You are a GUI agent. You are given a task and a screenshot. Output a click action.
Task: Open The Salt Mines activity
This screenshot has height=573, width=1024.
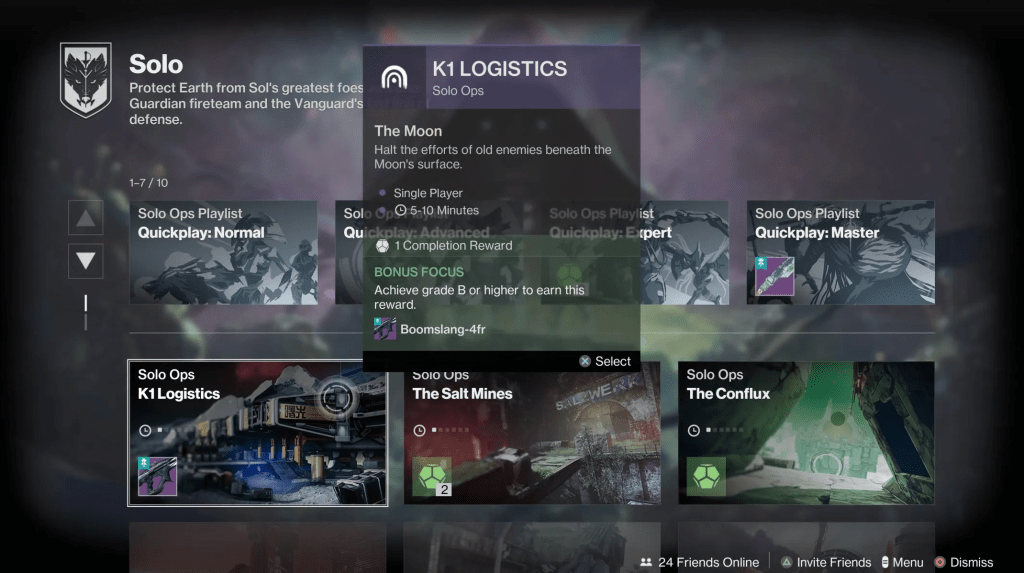[x=532, y=432]
